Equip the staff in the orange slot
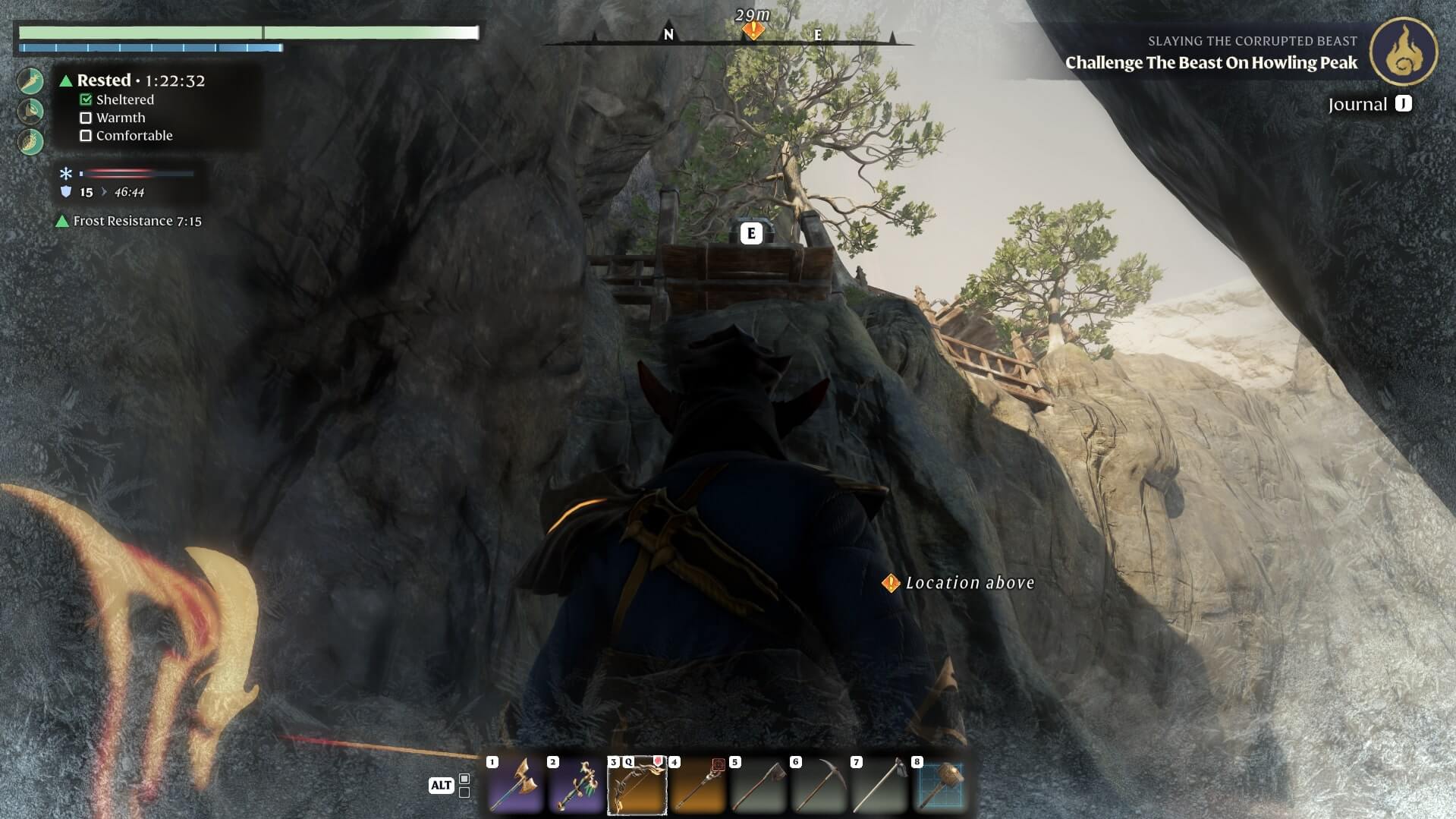Screen dimensions: 1456x819 [697, 786]
